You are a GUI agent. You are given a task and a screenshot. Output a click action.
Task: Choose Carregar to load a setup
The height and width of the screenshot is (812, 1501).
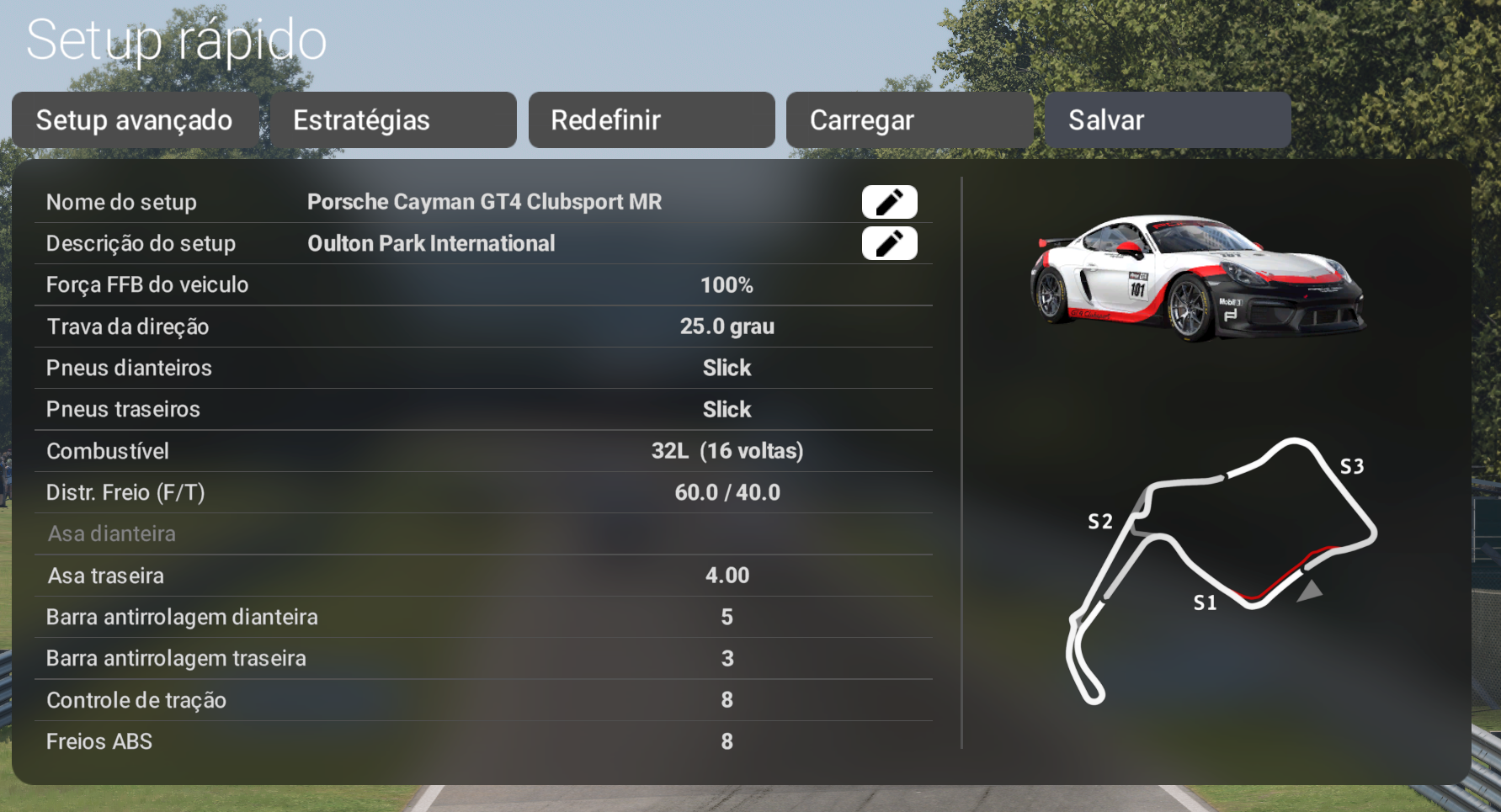(x=909, y=120)
